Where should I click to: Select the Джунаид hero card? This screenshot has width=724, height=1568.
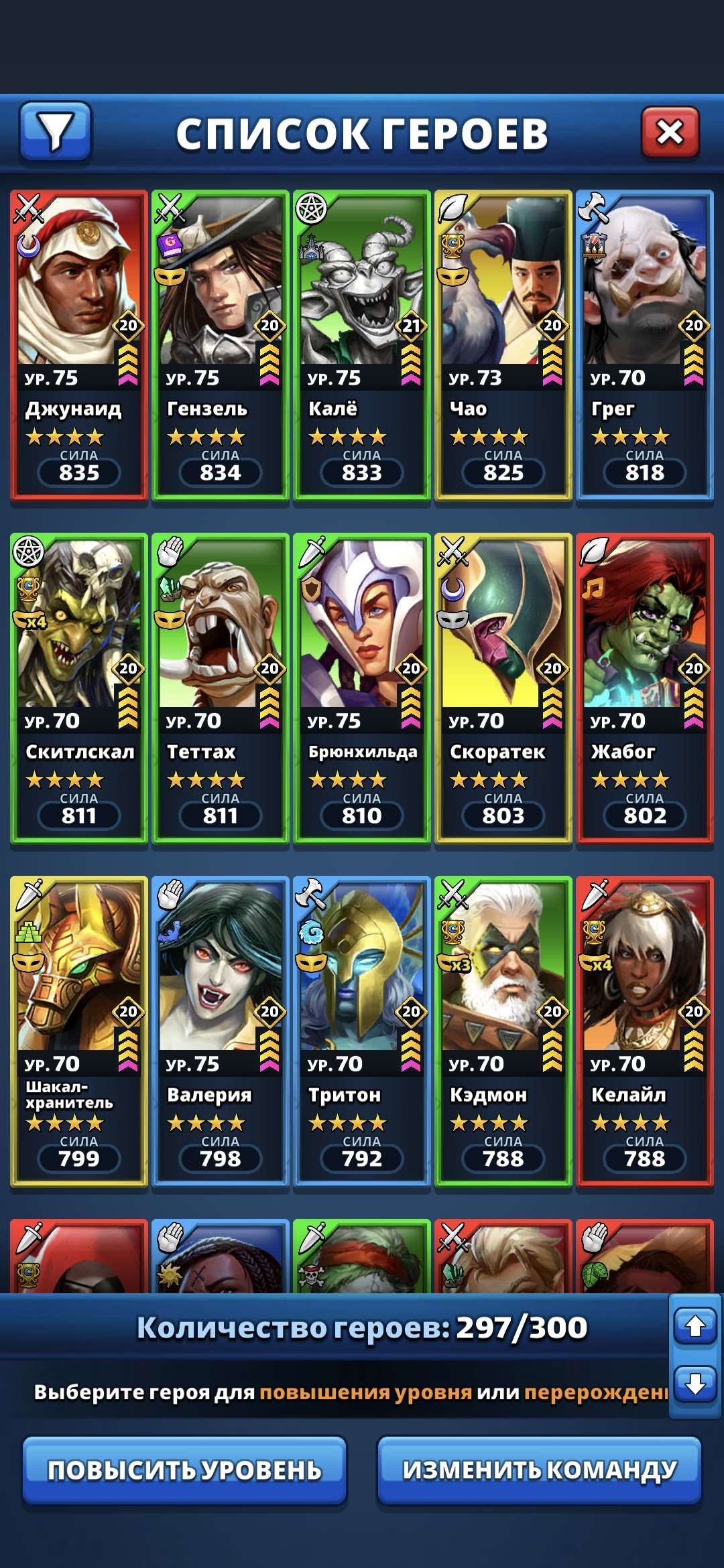tap(79, 345)
